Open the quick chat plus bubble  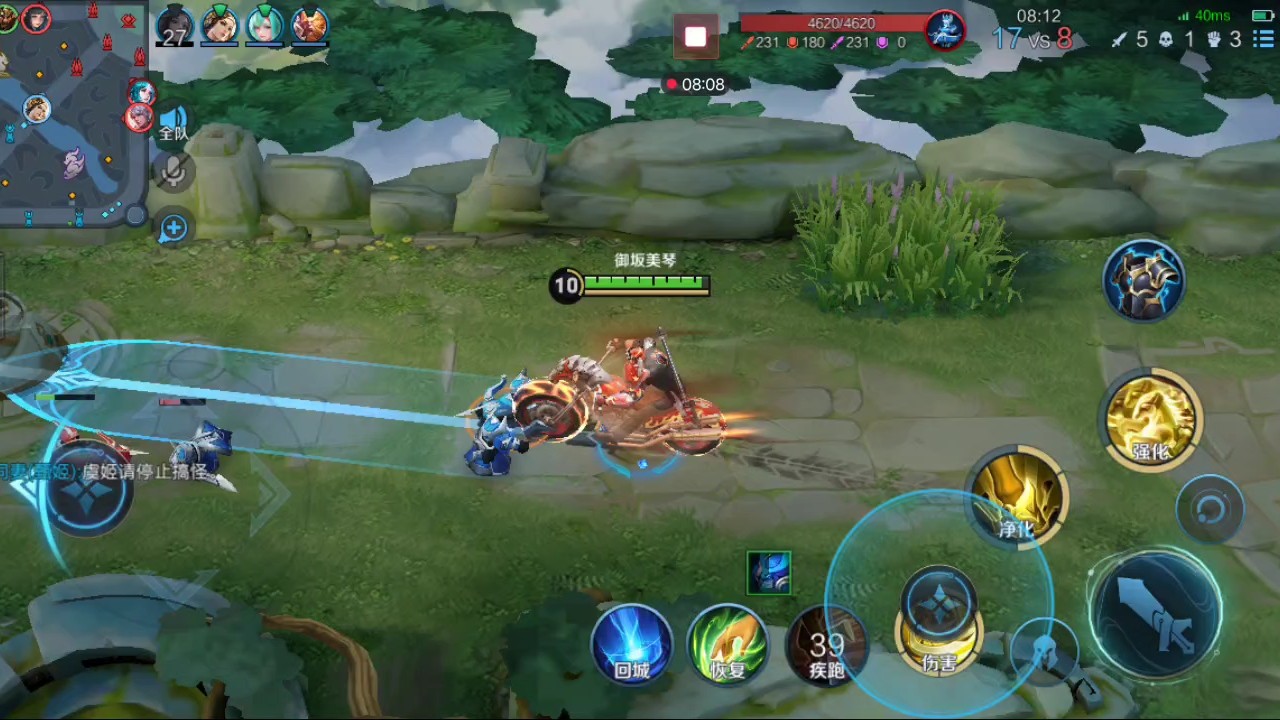point(174,228)
